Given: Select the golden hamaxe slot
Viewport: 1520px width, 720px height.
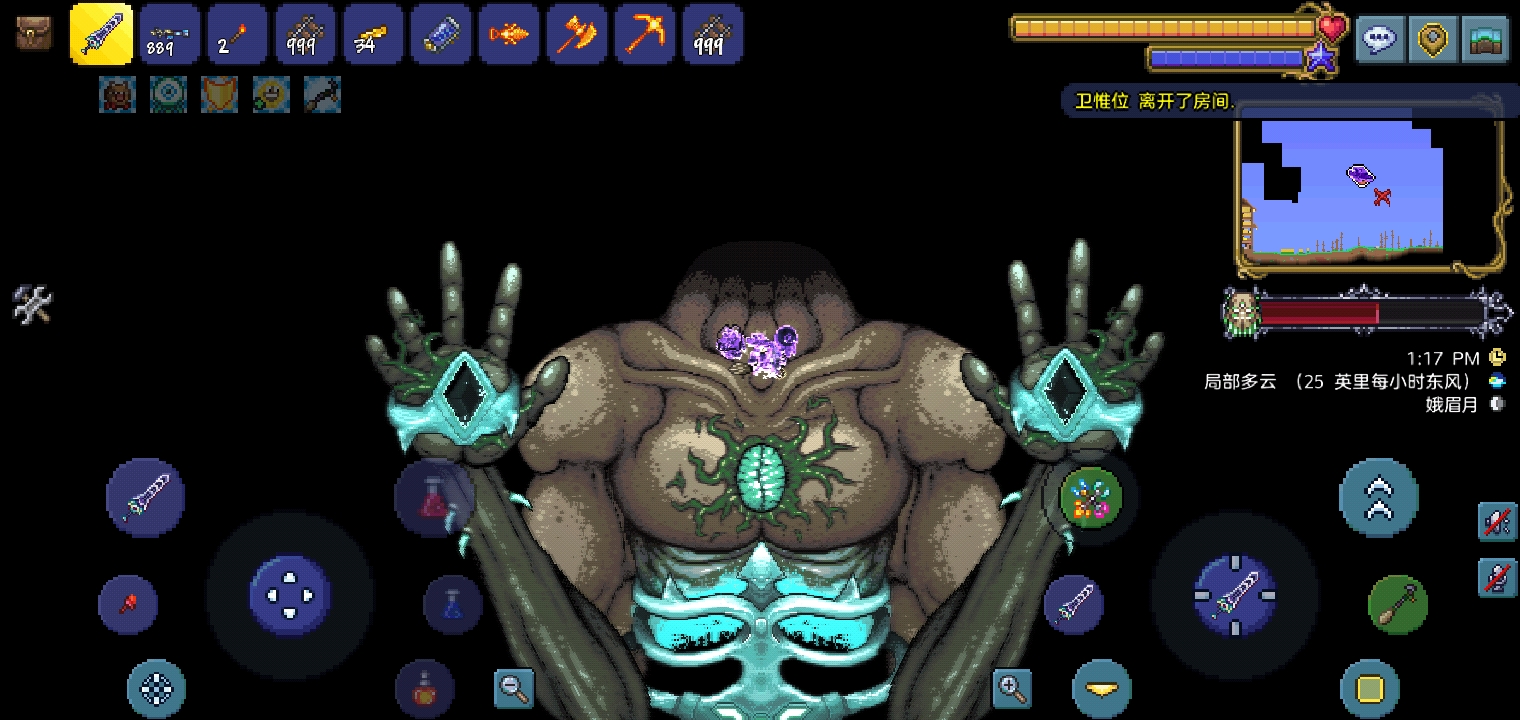Looking at the screenshot, I should (576, 34).
